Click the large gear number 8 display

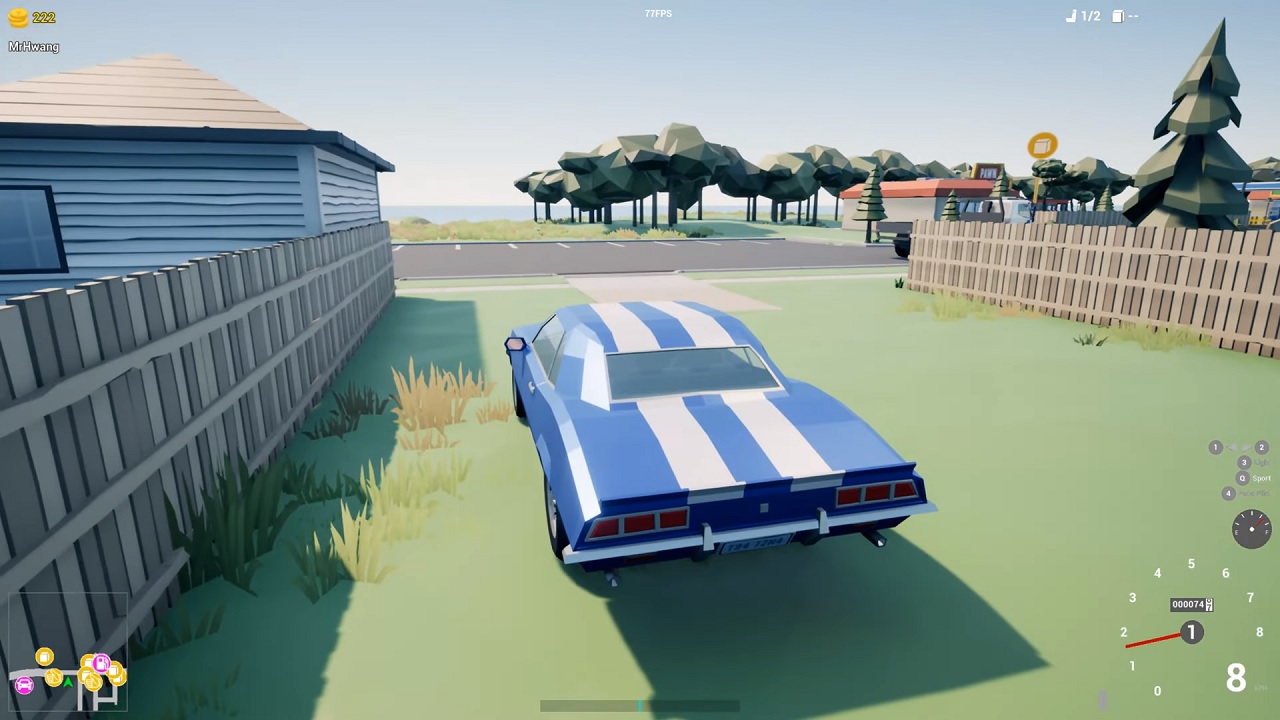1236,679
